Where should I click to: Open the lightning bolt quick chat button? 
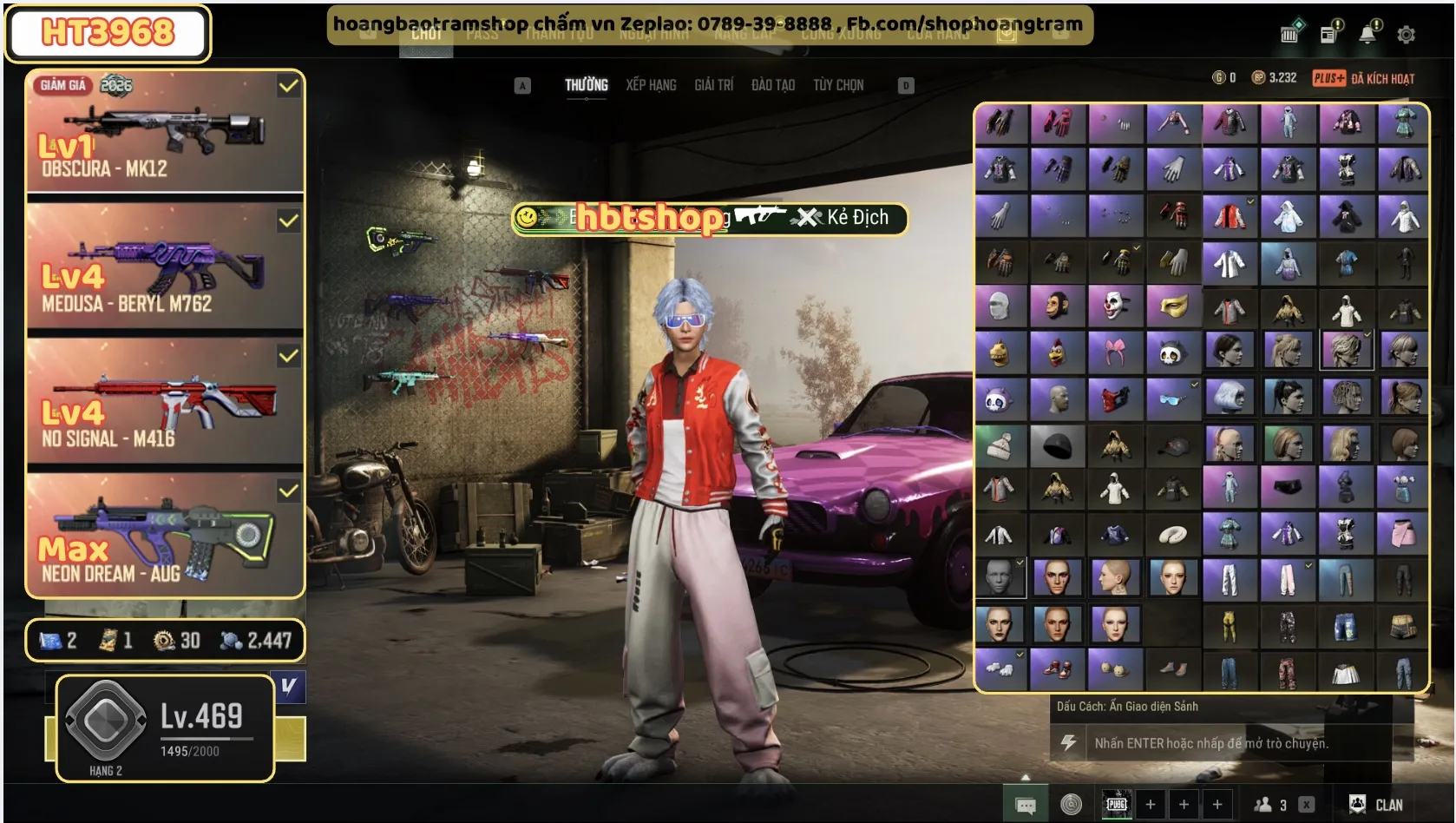click(1068, 743)
